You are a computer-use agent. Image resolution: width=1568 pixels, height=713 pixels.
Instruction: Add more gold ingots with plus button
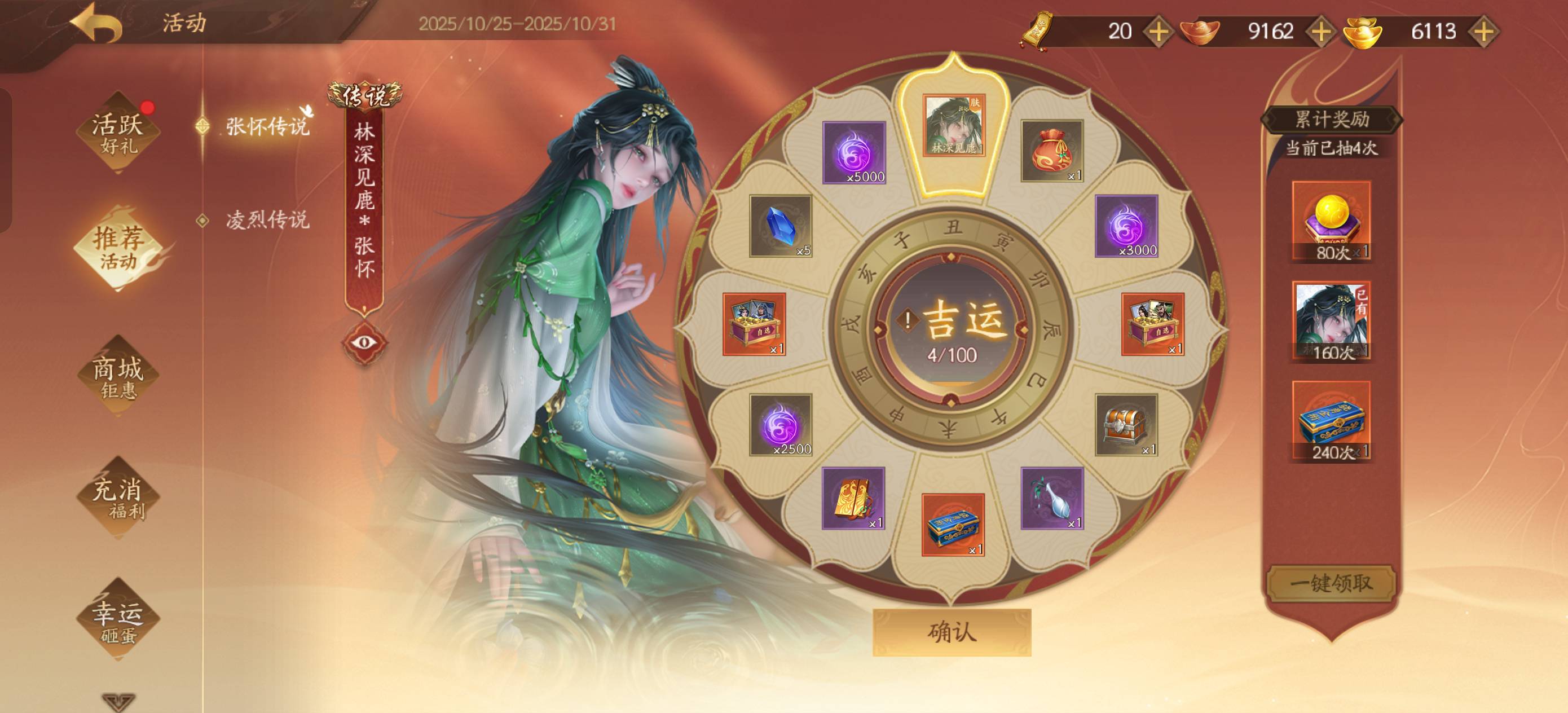click(1483, 32)
